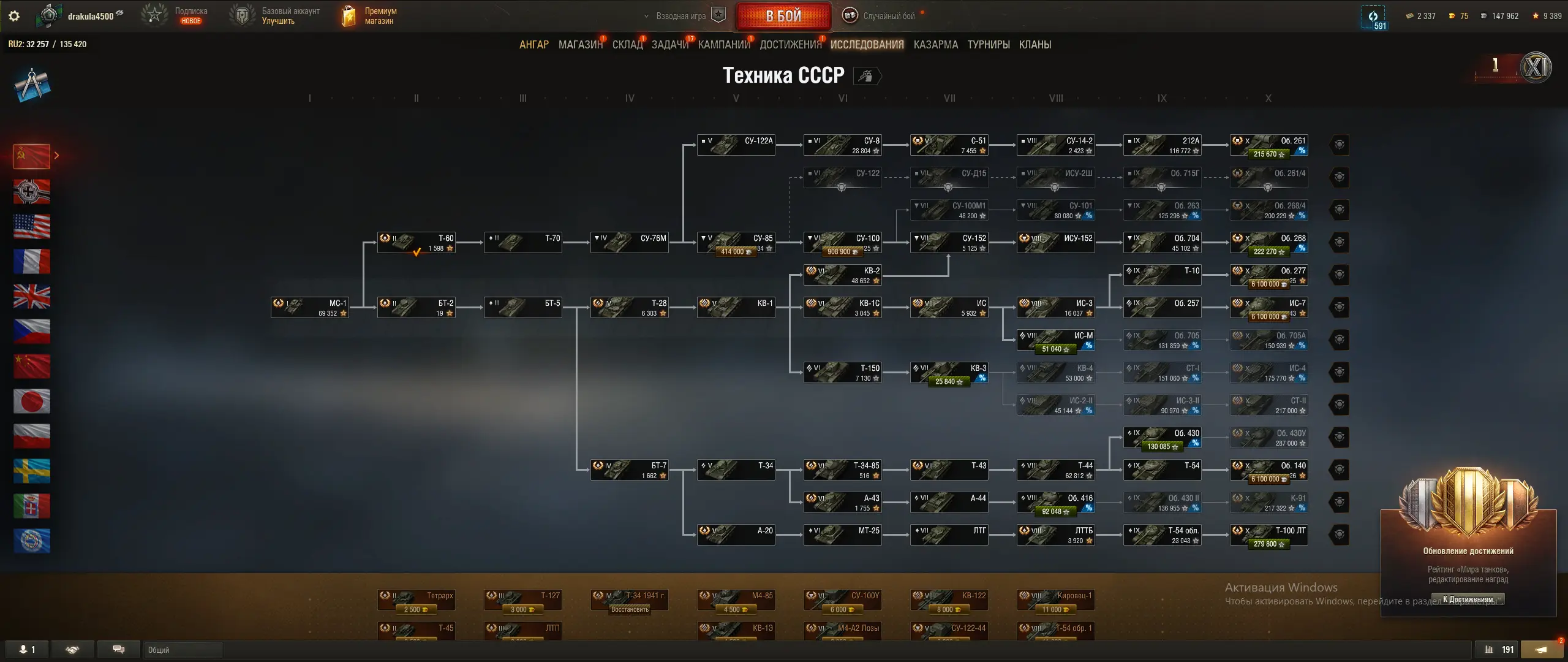Choose the Japan nation flag
The width and height of the screenshot is (1568, 662).
click(x=32, y=401)
